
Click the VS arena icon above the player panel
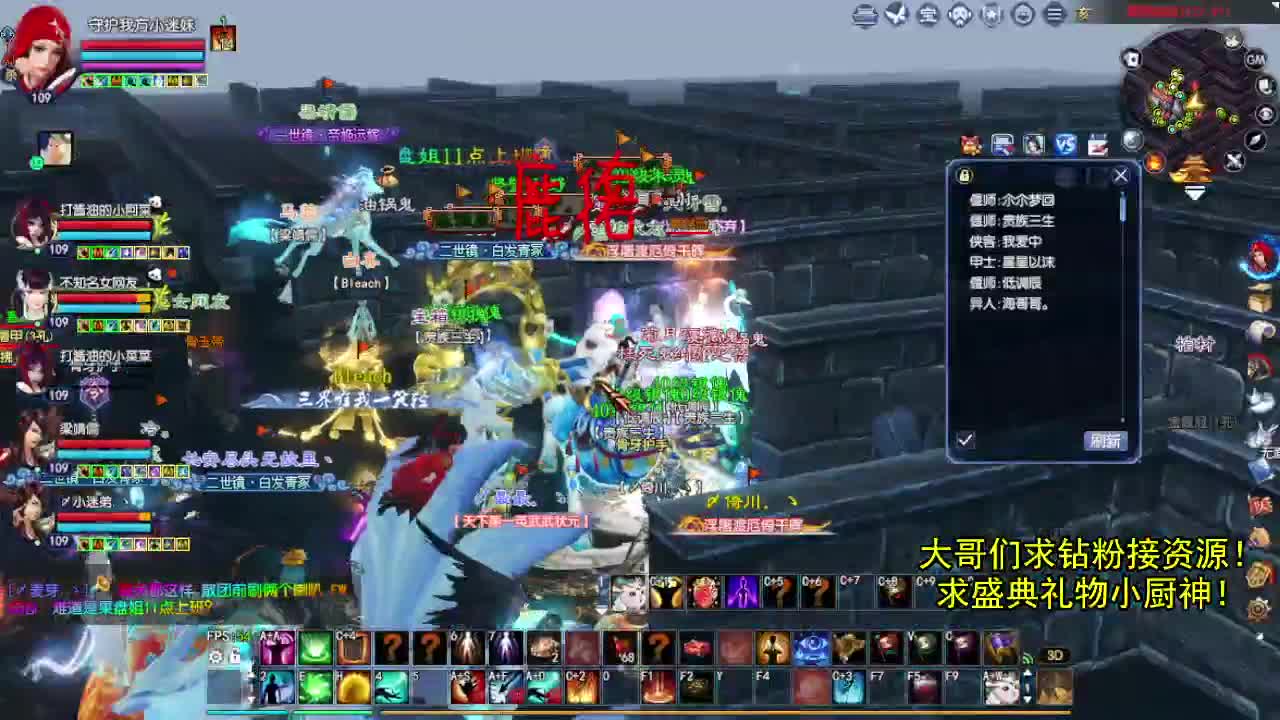point(1065,145)
